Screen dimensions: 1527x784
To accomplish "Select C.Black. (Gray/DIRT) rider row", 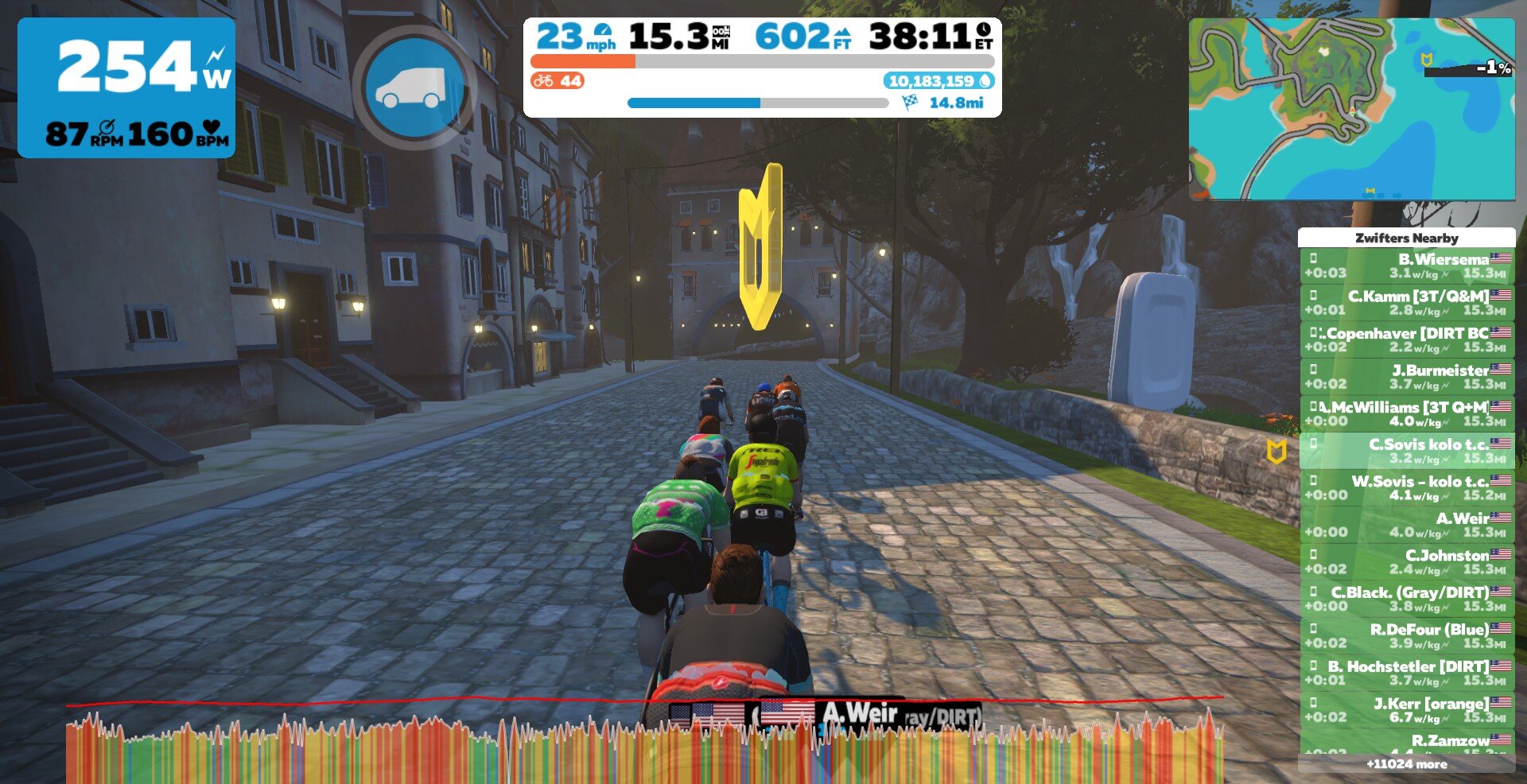I will (1407, 599).
